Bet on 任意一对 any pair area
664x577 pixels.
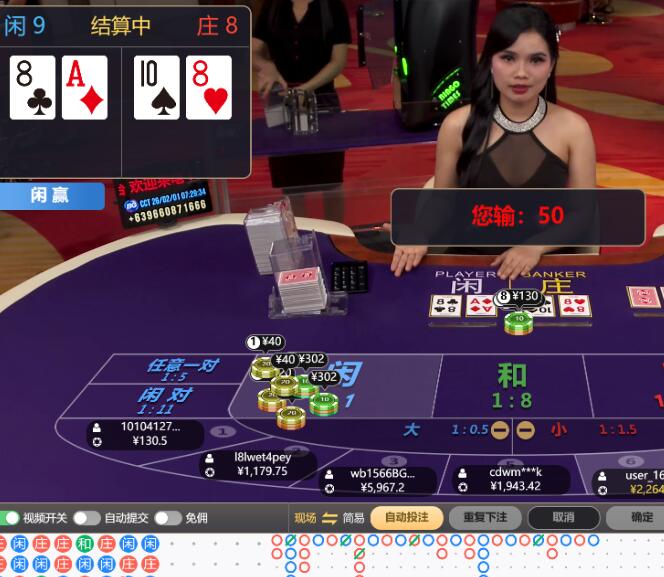tap(182, 370)
